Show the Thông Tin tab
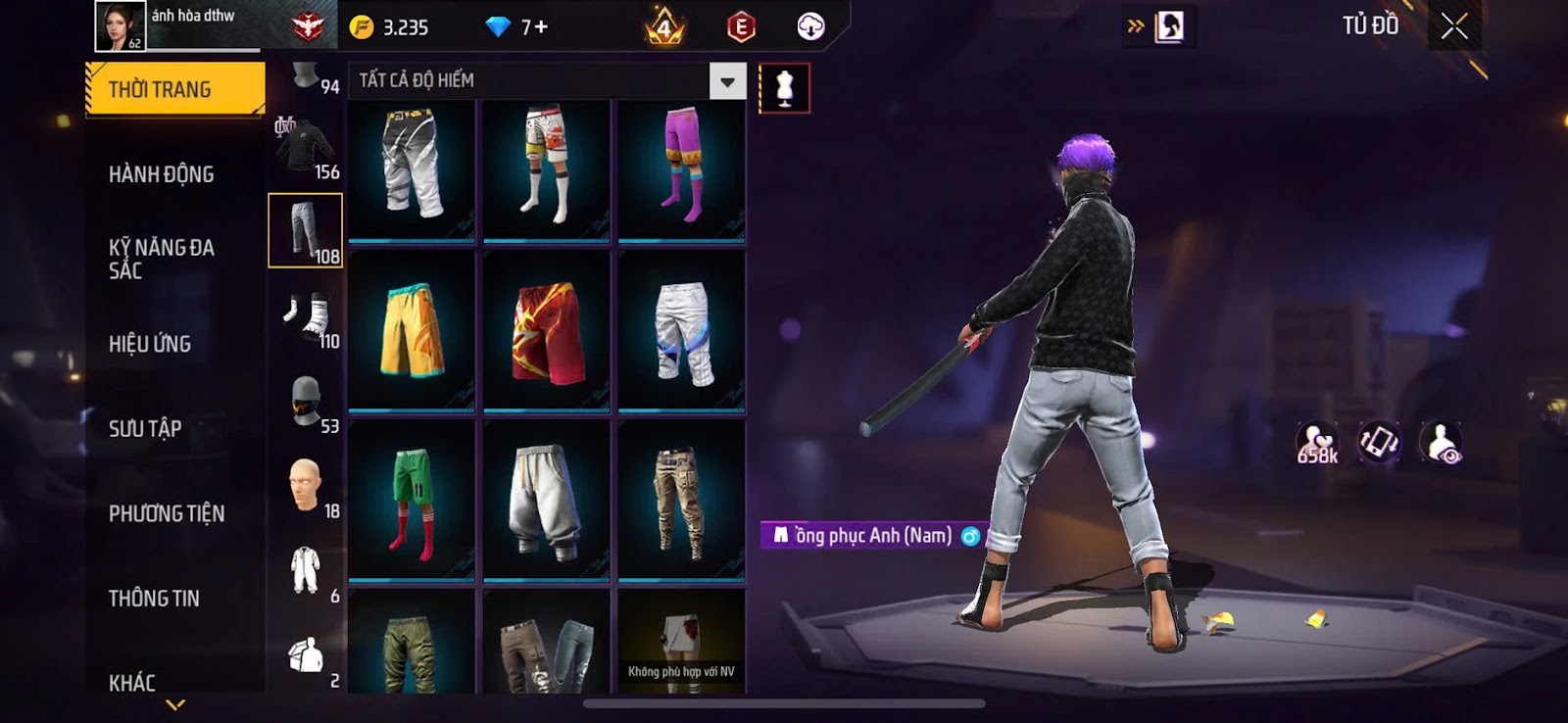1568x723 pixels. [x=154, y=599]
